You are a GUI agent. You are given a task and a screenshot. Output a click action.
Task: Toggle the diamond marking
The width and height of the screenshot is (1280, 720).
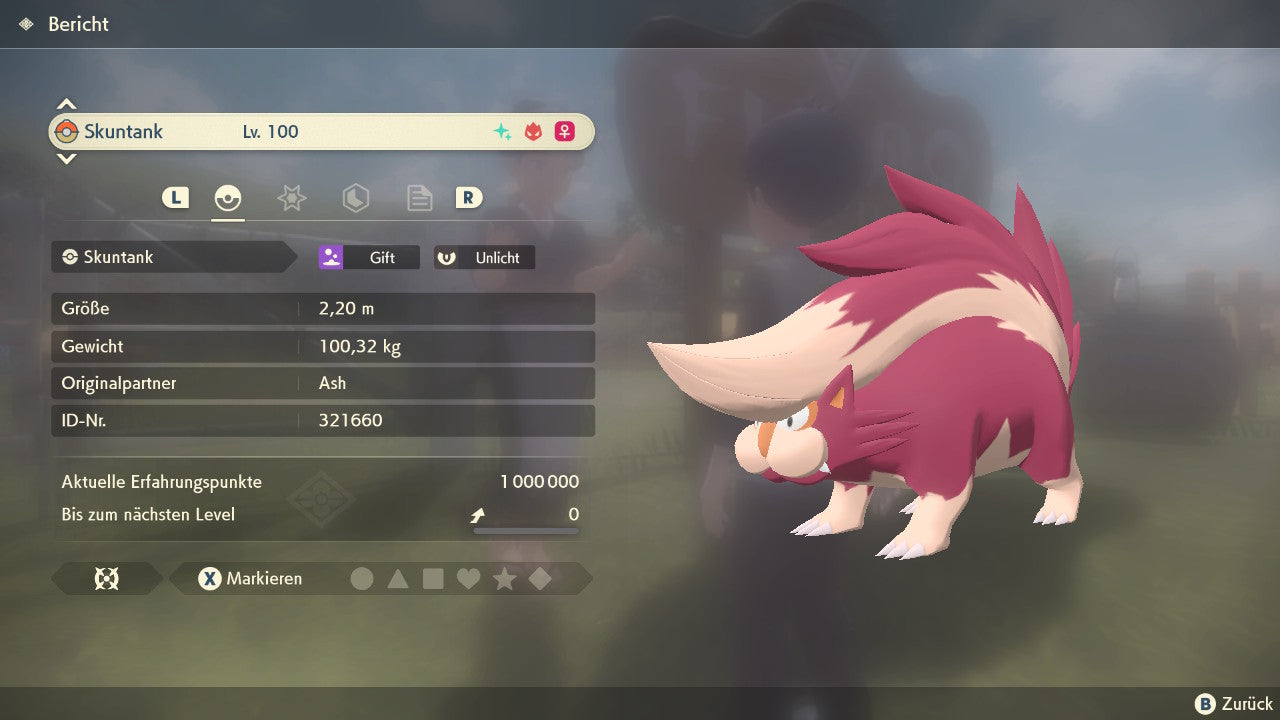tap(540, 578)
